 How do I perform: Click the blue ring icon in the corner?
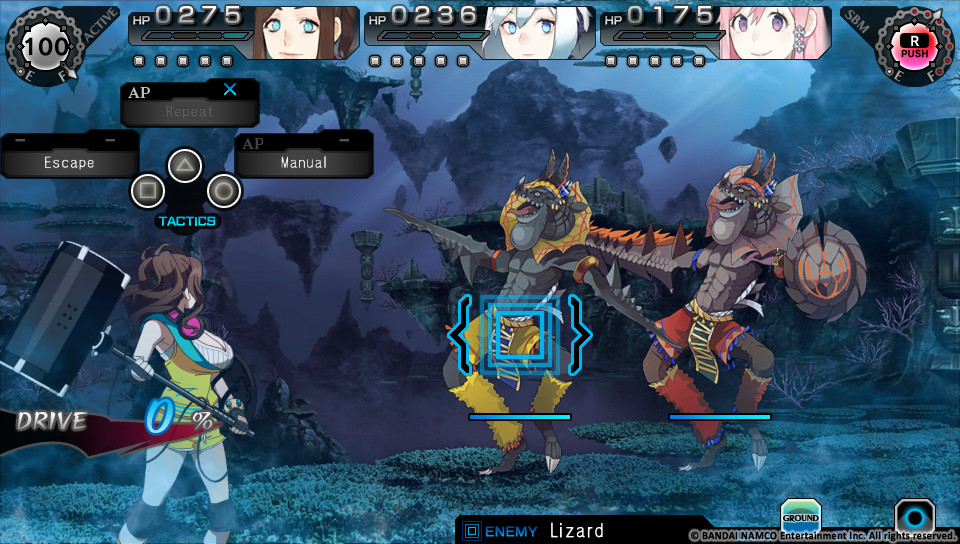(x=914, y=517)
